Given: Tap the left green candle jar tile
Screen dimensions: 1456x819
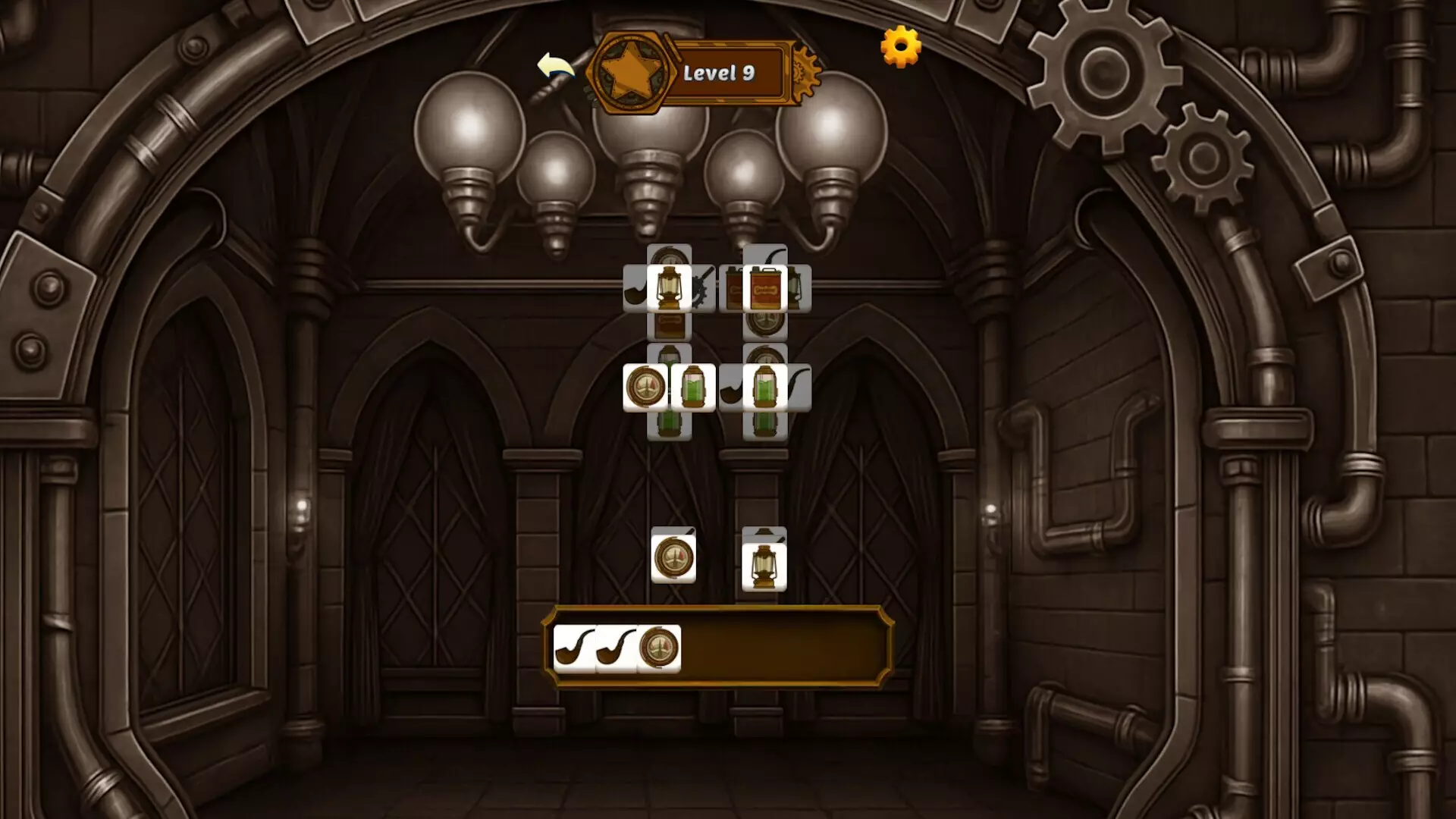Looking at the screenshot, I should pyautogui.click(x=693, y=388).
